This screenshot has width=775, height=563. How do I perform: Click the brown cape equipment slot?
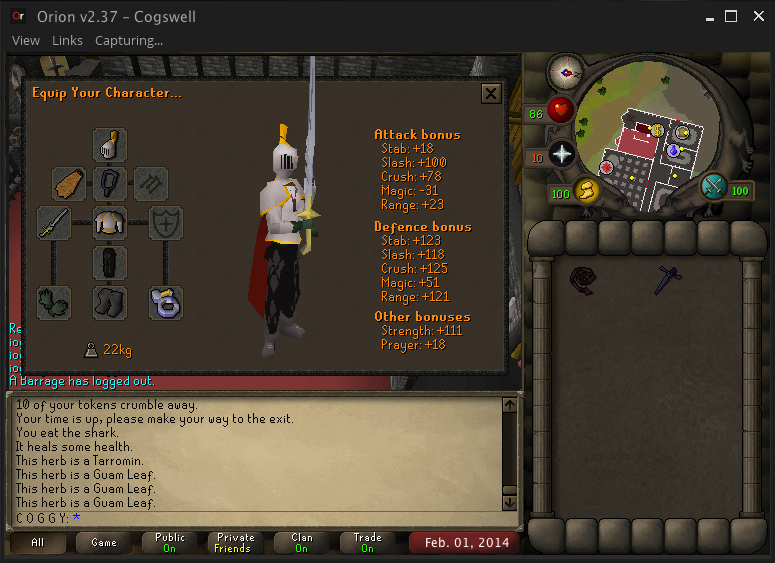pyautogui.click(x=70, y=184)
